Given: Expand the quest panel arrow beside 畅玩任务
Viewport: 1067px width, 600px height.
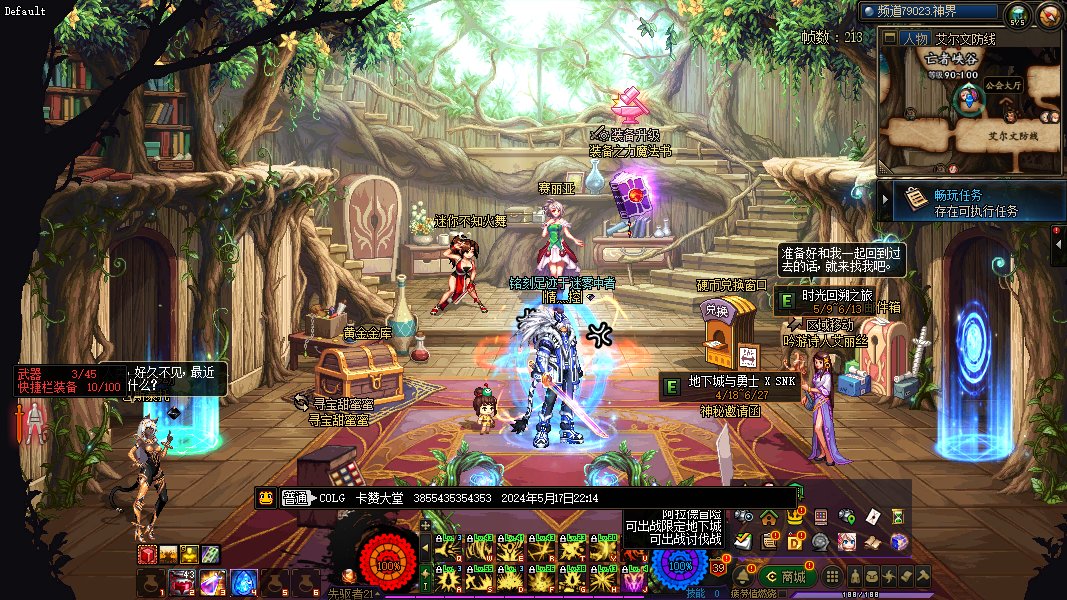Looking at the screenshot, I should (884, 200).
